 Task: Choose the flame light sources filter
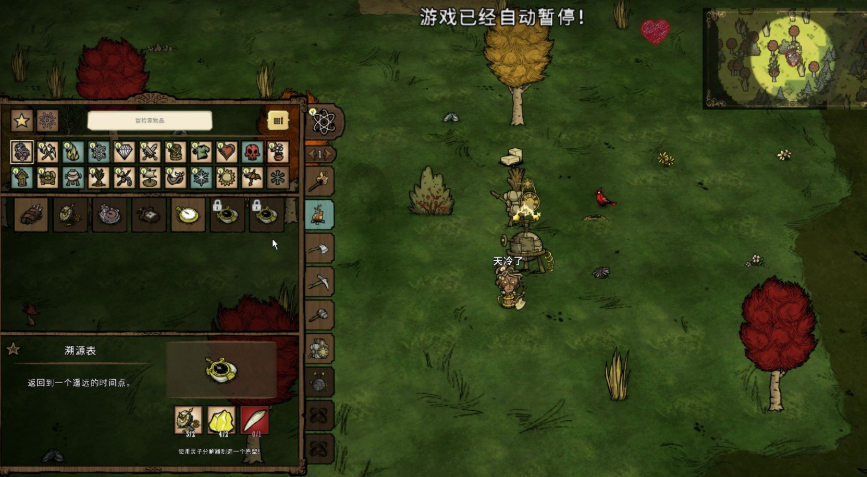coord(73,152)
